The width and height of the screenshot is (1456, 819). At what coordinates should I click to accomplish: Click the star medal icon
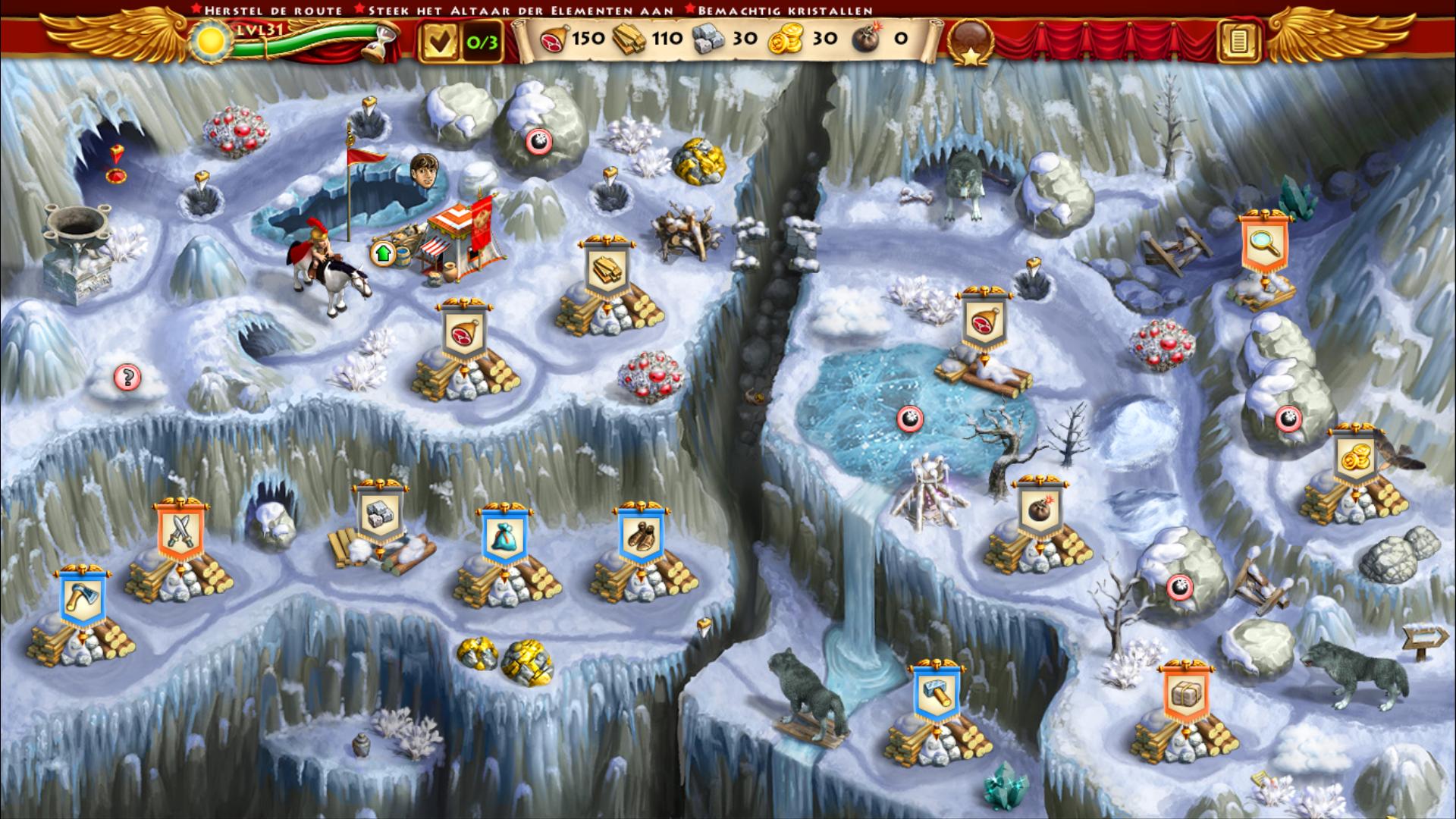(971, 42)
